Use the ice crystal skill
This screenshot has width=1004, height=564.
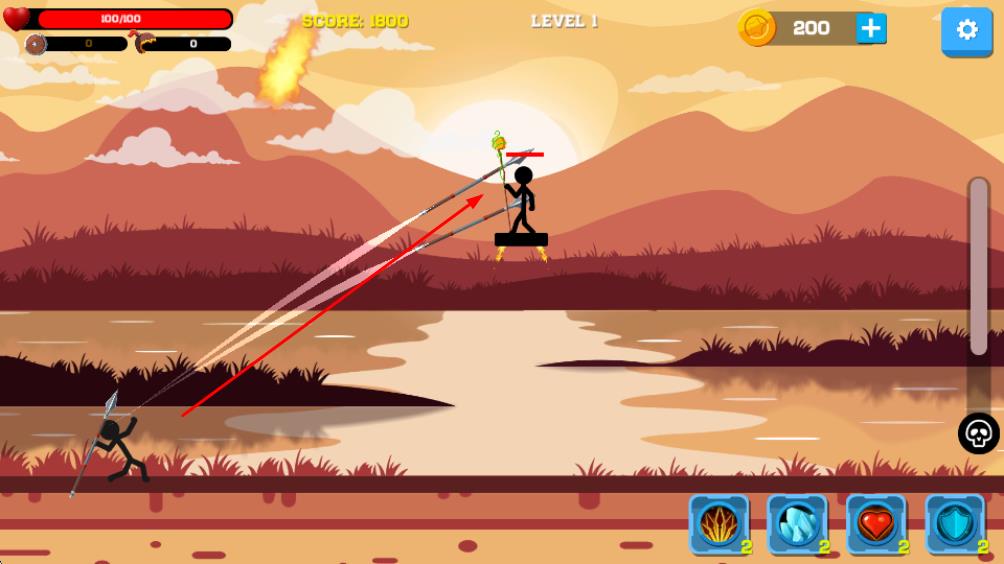click(x=797, y=524)
